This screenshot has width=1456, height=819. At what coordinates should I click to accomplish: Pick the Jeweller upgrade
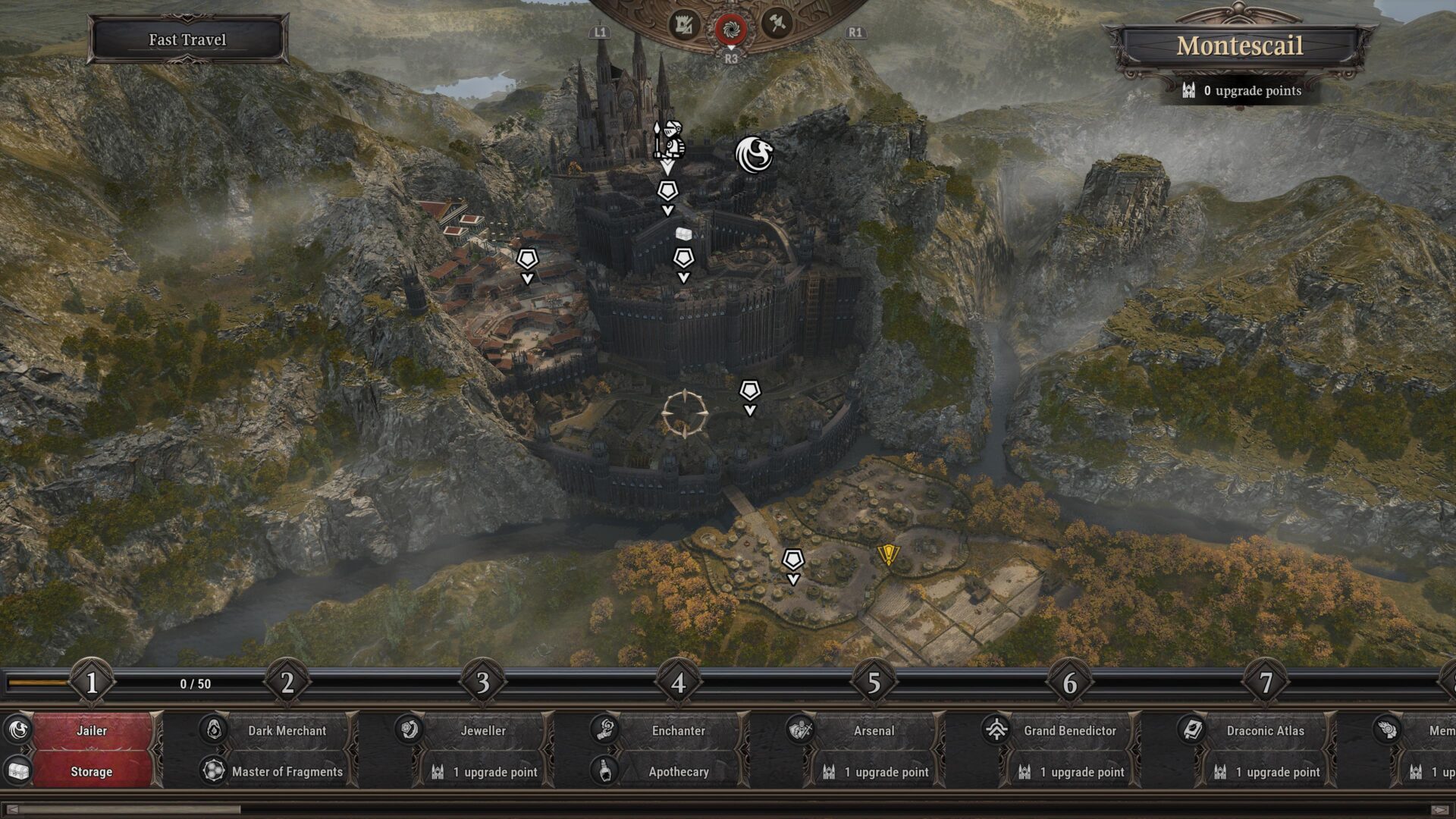click(483, 730)
